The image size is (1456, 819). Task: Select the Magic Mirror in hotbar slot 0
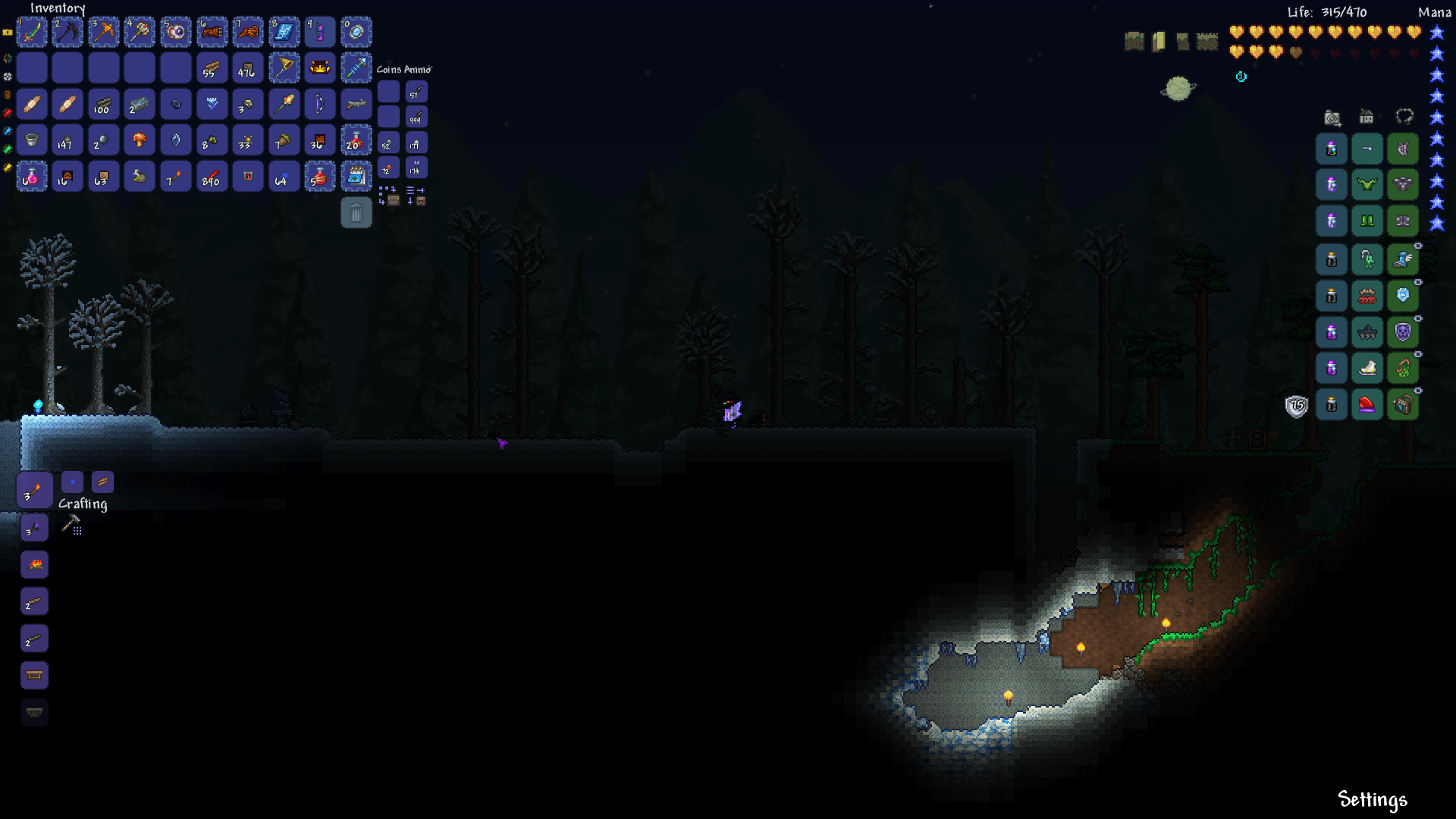[356, 32]
